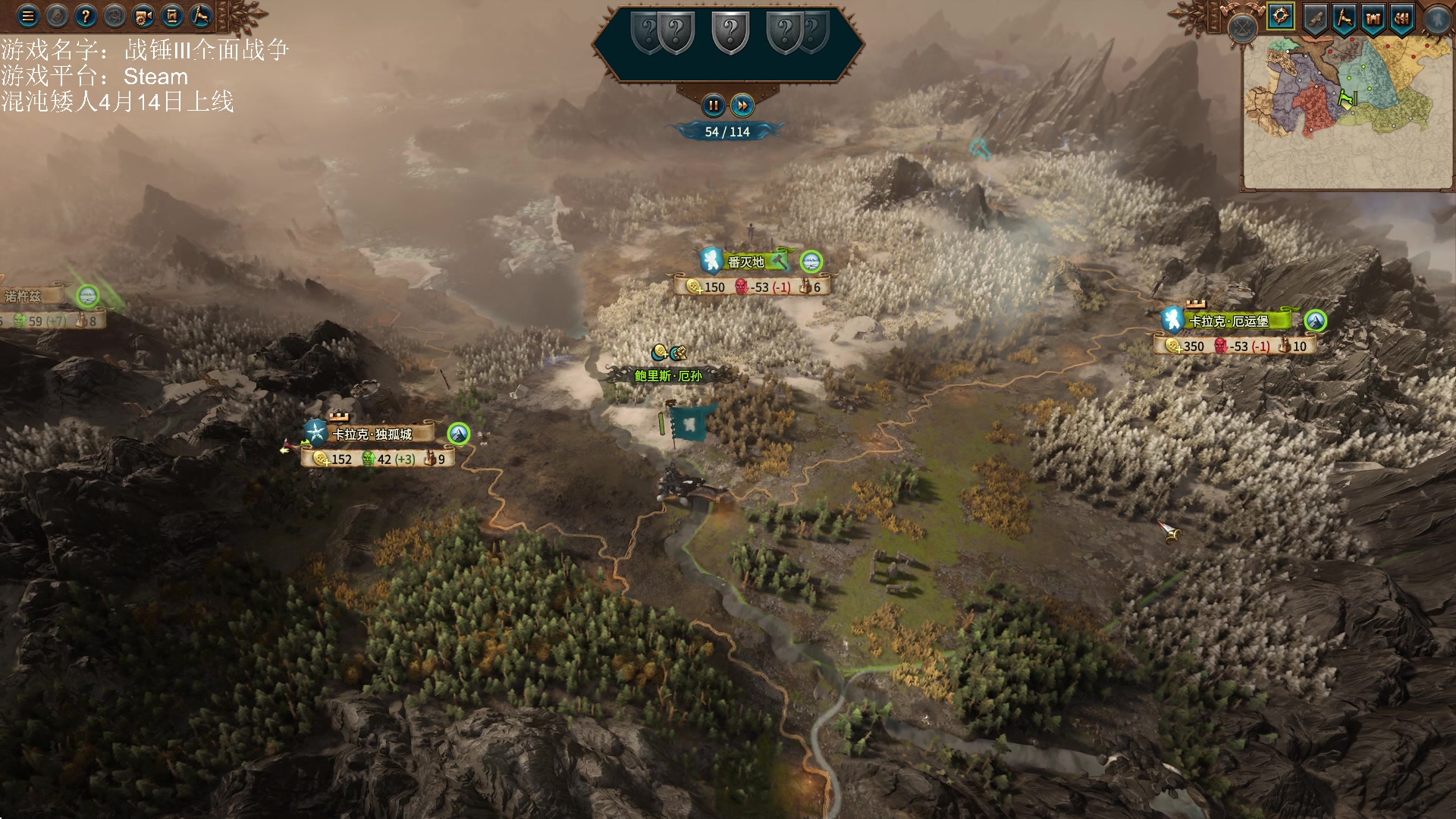Open the horse tab above minimap
Screen dimensions: 1456x819
pos(1345,18)
